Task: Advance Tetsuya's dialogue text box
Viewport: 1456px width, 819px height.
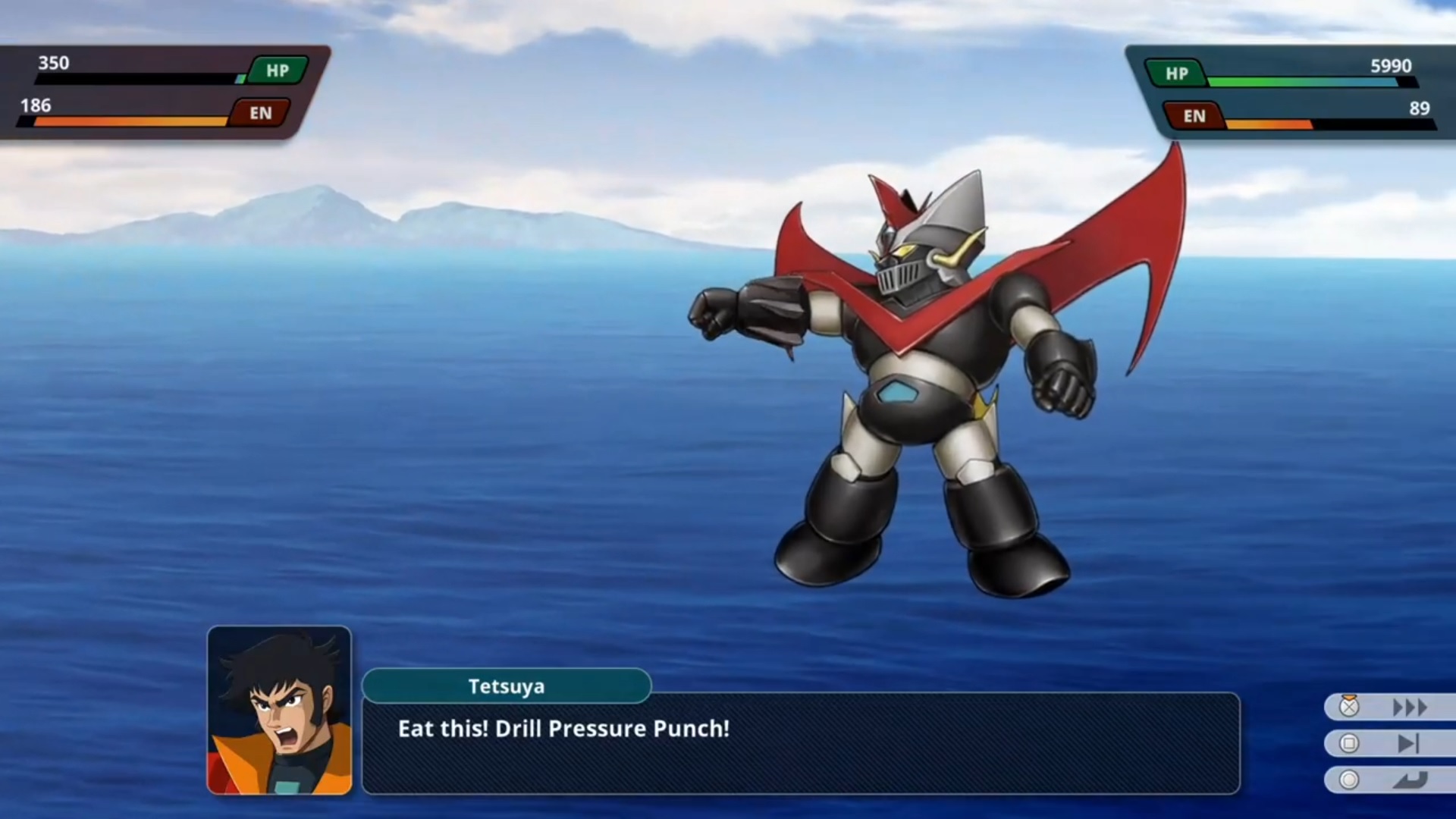Action: (800, 742)
